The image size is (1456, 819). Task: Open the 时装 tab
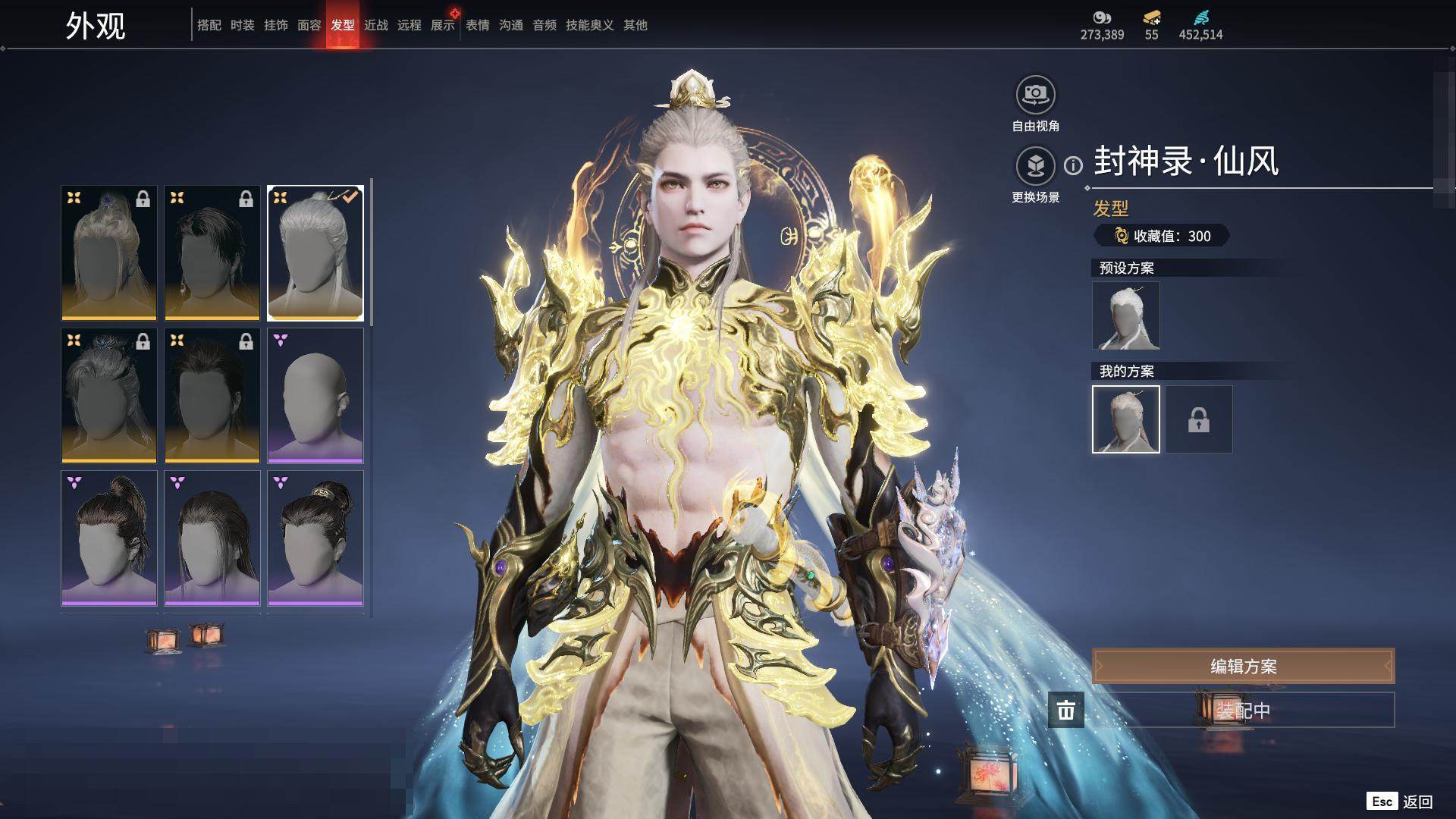pyautogui.click(x=243, y=25)
